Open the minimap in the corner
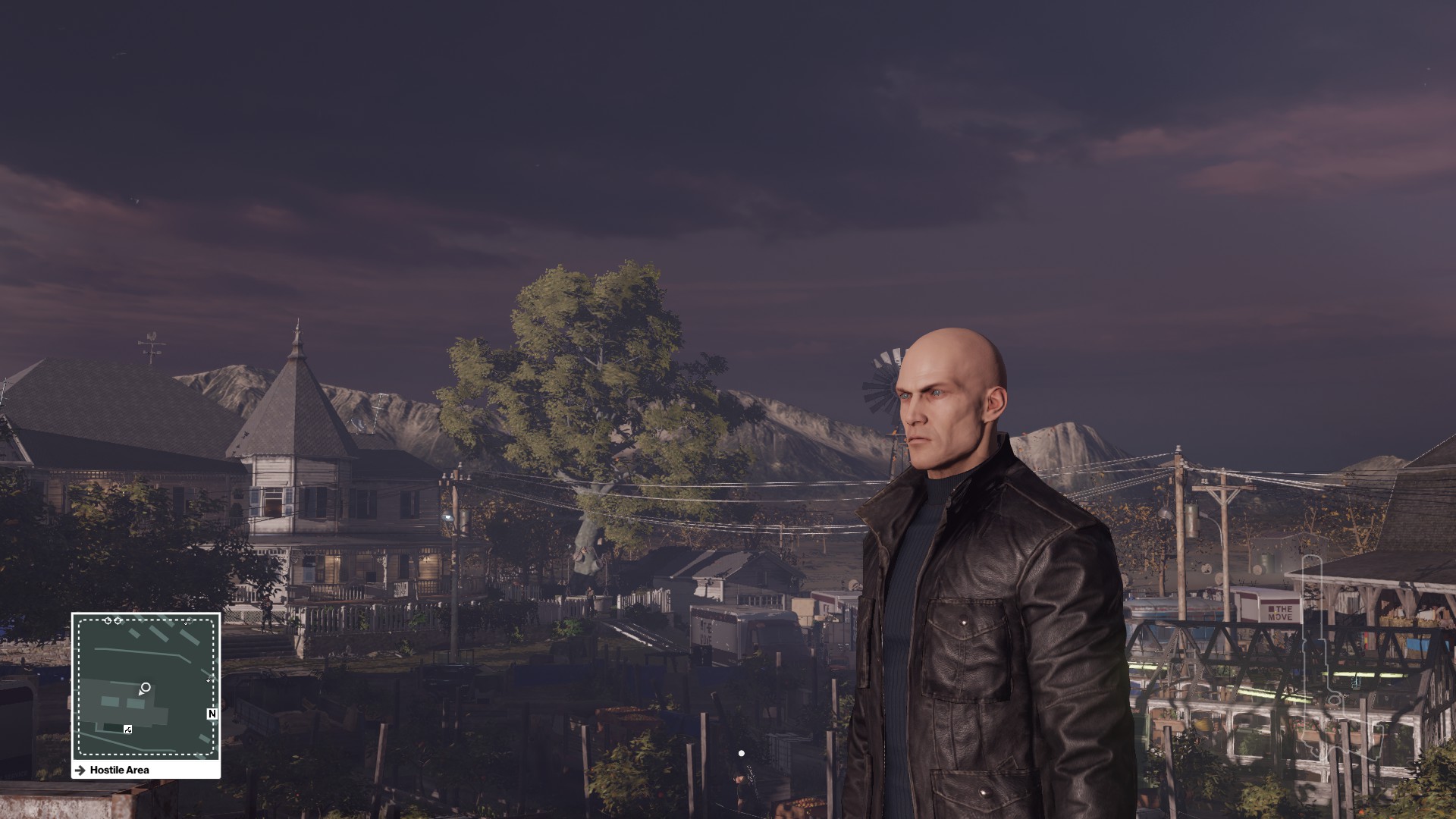Viewport: 1456px width, 819px height. click(x=146, y=686)
